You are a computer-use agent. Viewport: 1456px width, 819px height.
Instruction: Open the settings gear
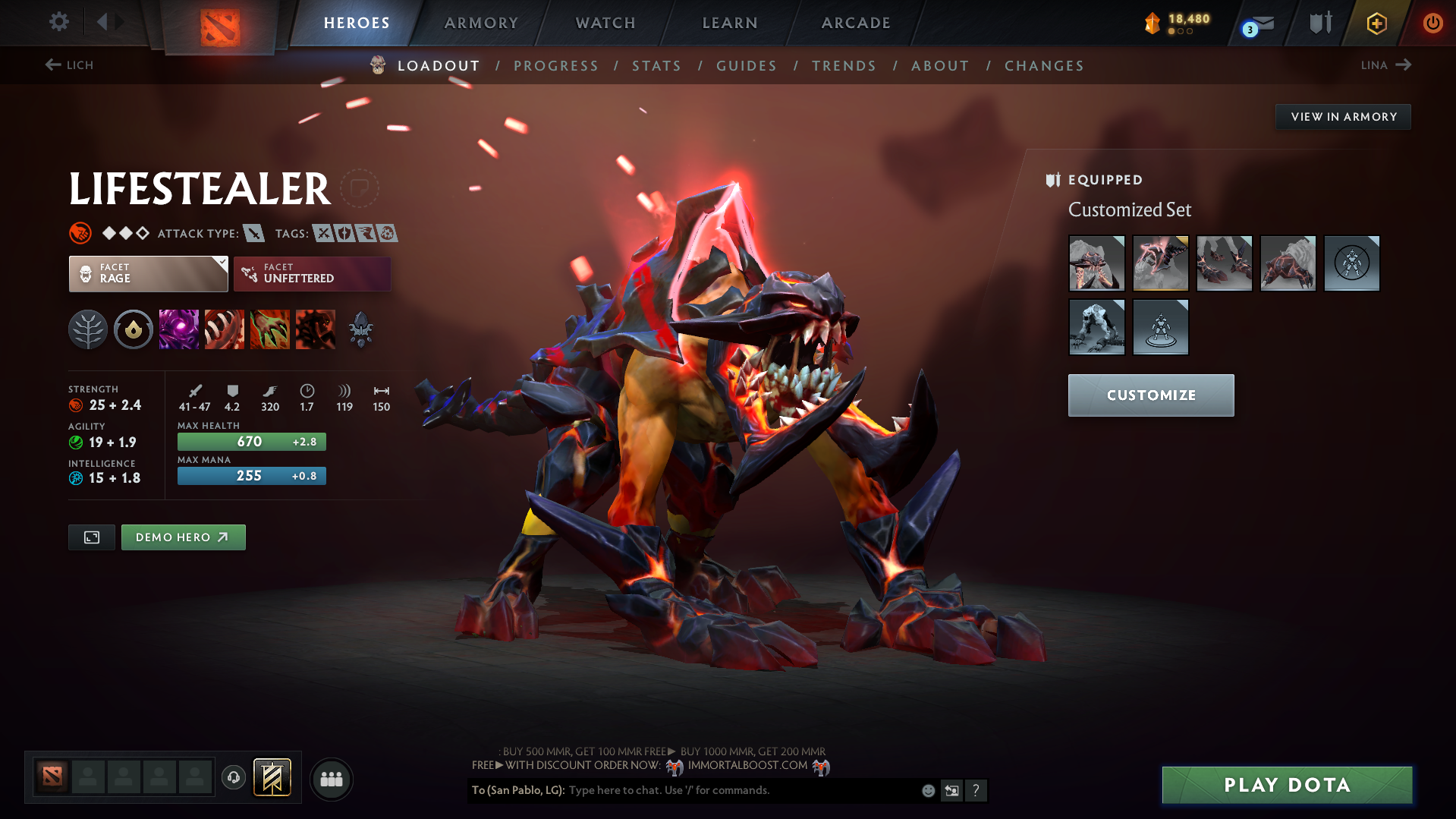point(58,23)
